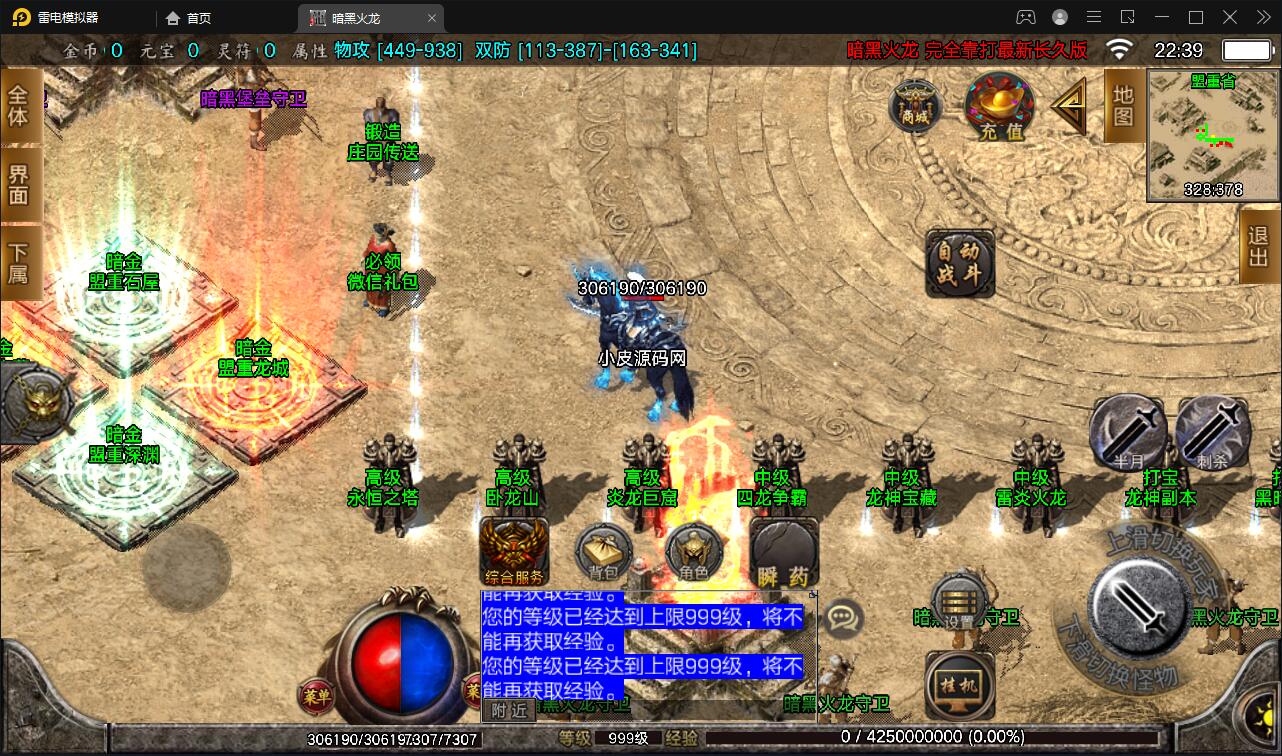Toggle the chat speech bubble
Viewport: 1282px width, 756px height.
845,620
